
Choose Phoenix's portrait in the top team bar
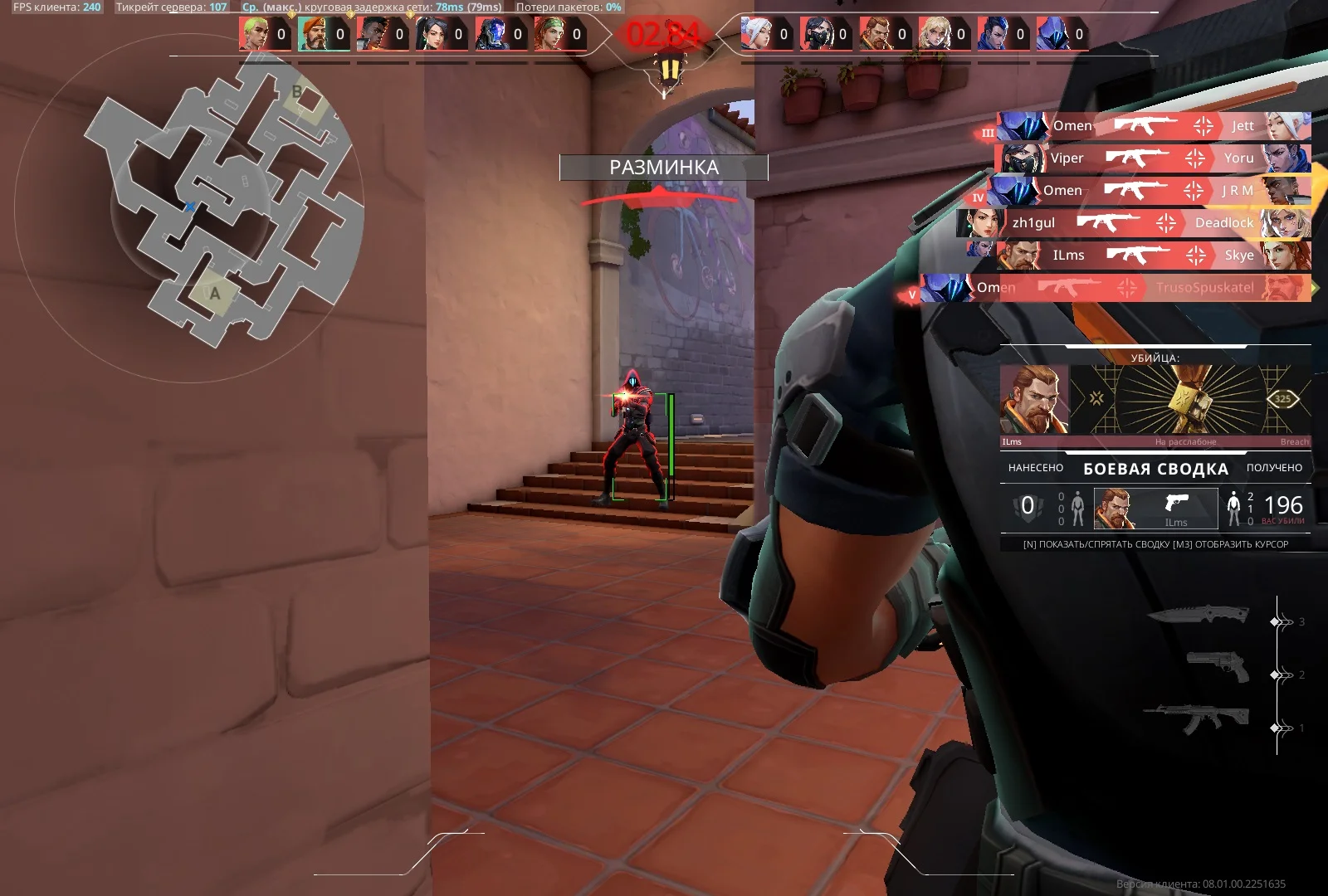click(372, 34)
